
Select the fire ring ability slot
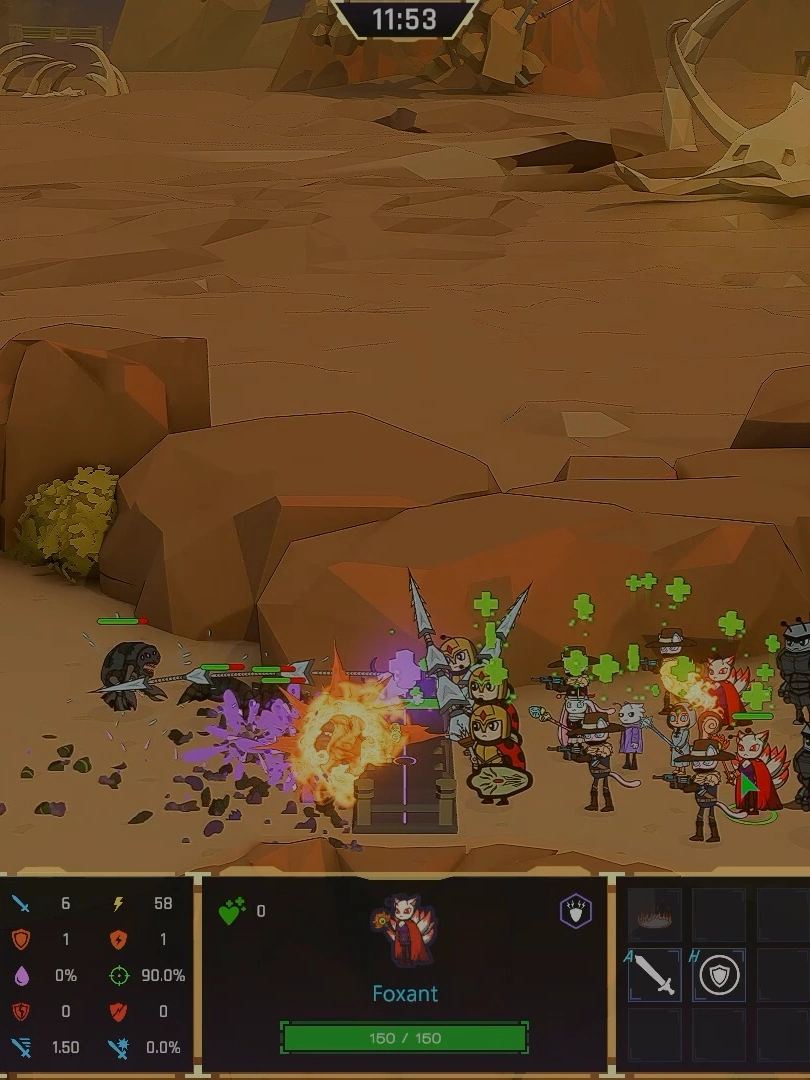[655, 913]
